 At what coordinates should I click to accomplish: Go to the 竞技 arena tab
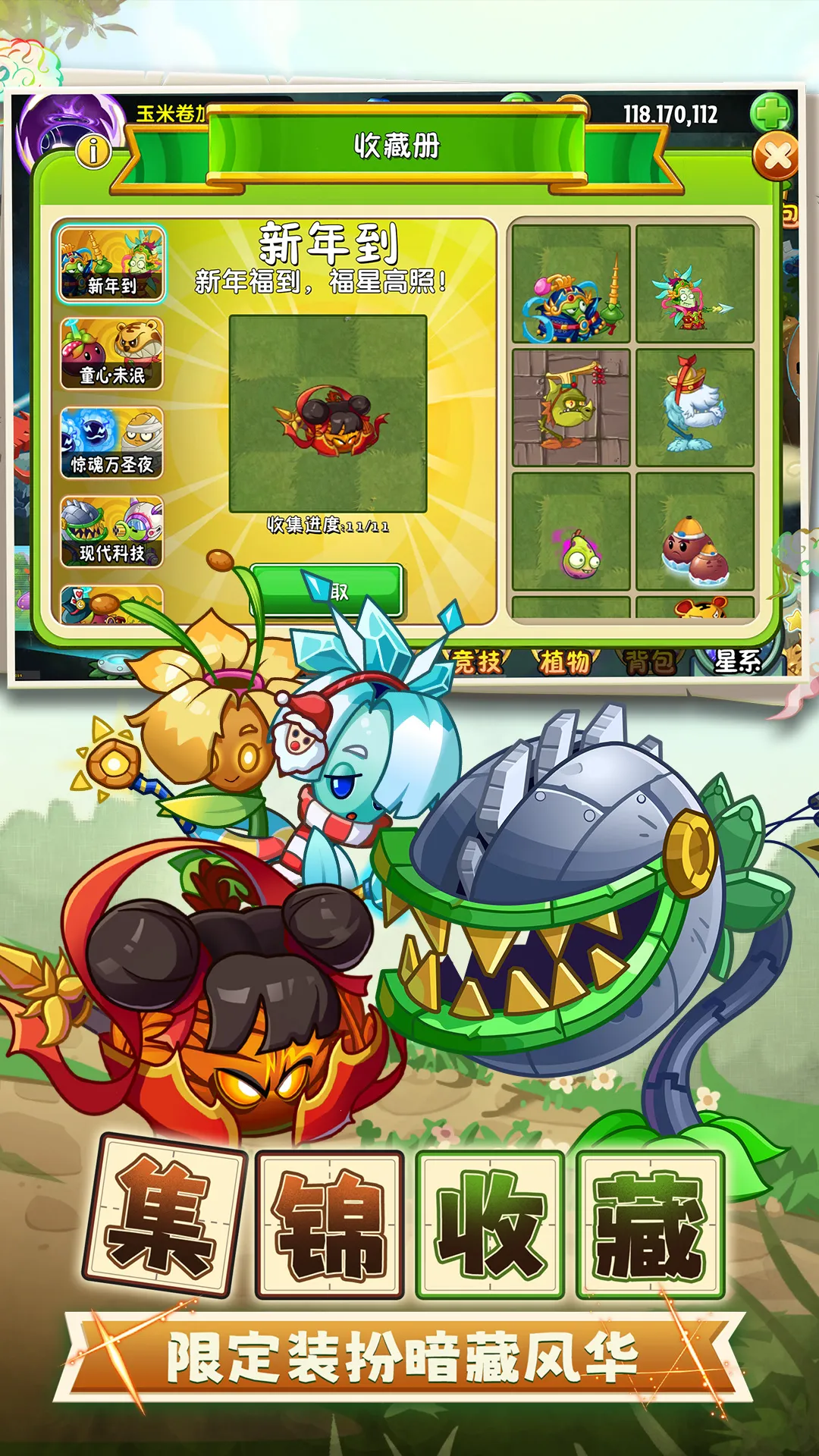tap(478, 662)
